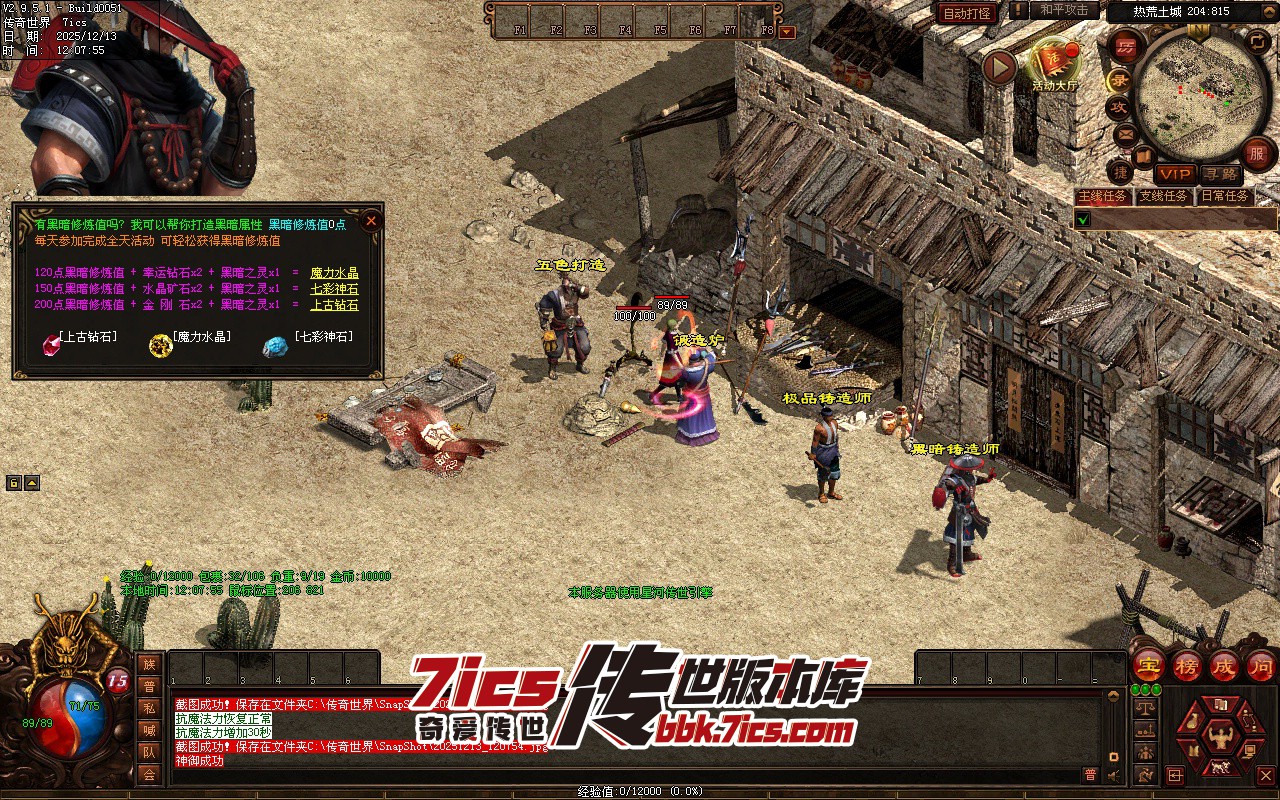The width and height of the screenshot is (1280, 800).
Task: Toggle 自动打怪 auto-fight button
Action: pyautogui.click(x=967, y=13)
